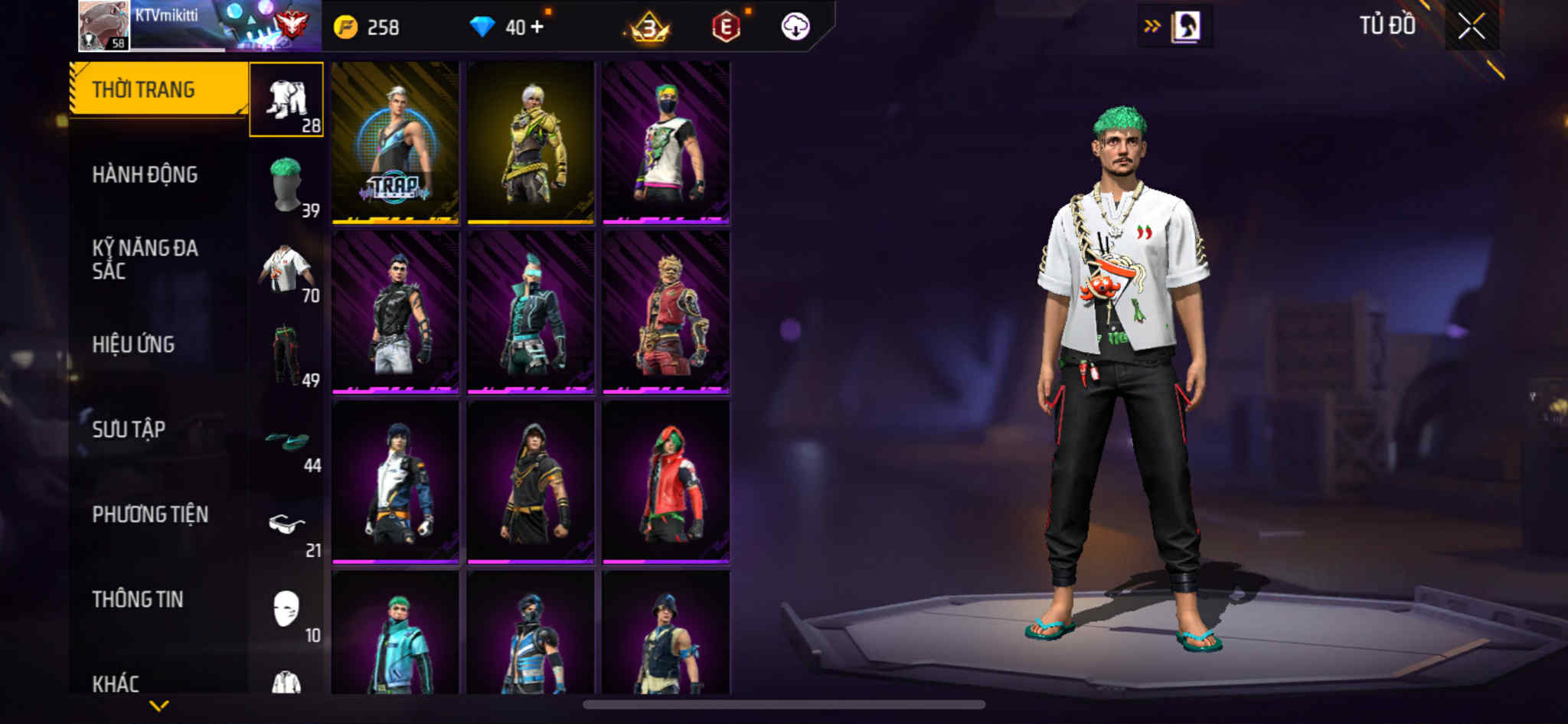1568x724 pixels.
Task: Open the white mask subcategory
Action: coord(286,610)
